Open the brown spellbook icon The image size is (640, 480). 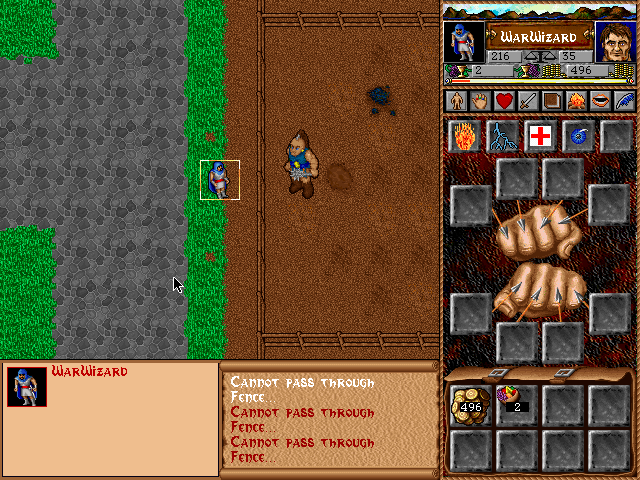(x=551, y=101)
